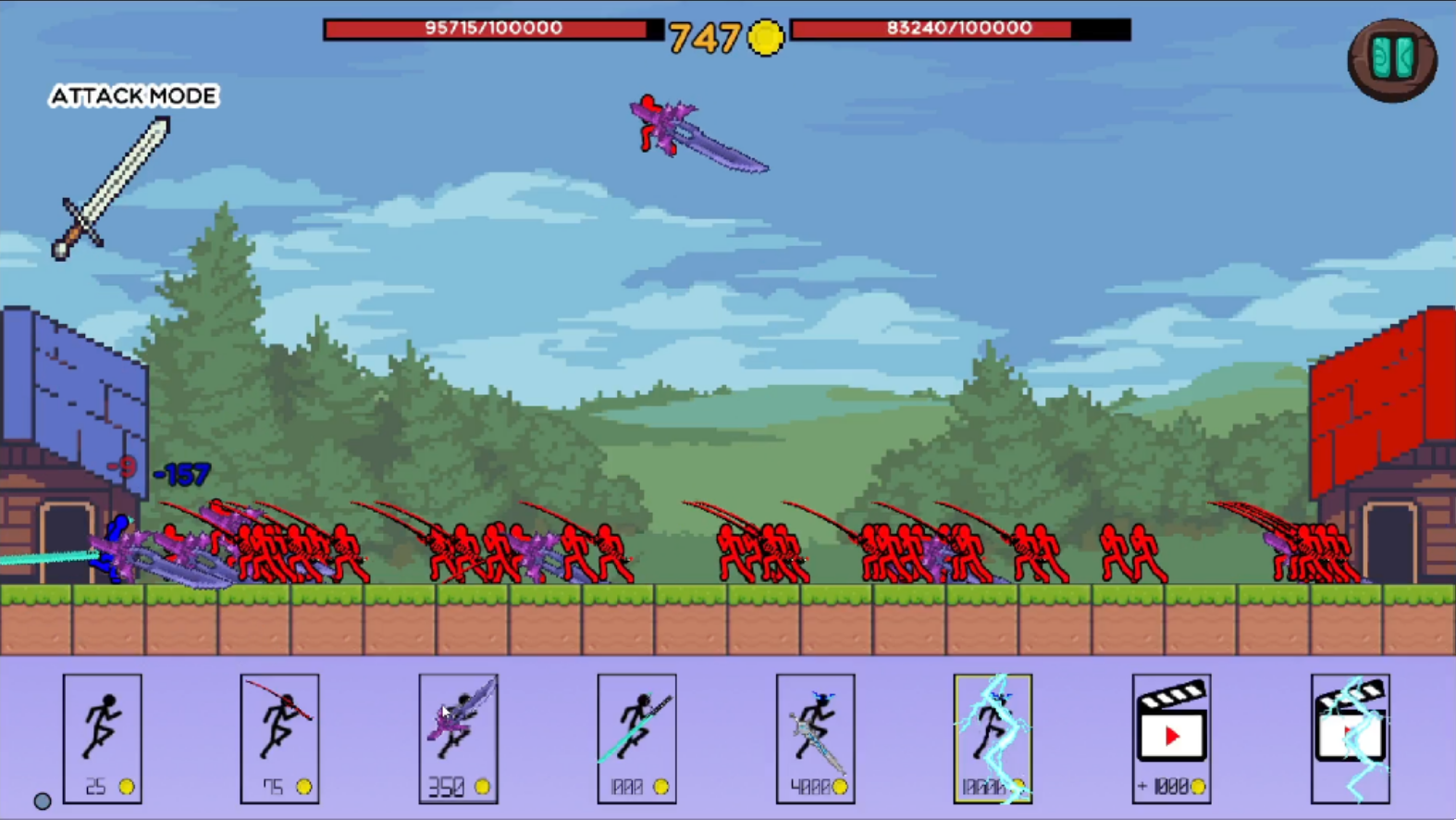
Task: Summon the silver greatsword unit for 4000 coins
Action: click(x=815, y=736)
